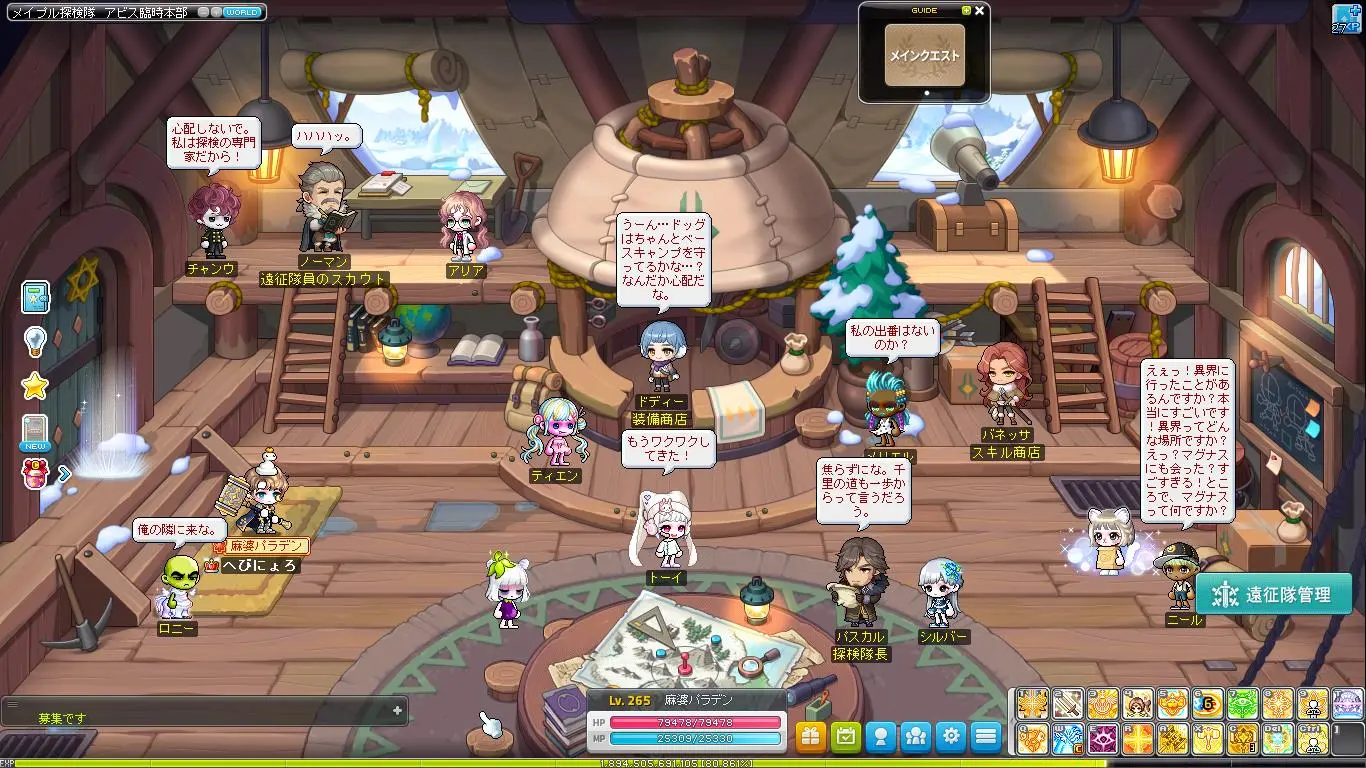Open the three-person community menu button
Viewport: 1366px width, 768px height.
click(916, 737)
